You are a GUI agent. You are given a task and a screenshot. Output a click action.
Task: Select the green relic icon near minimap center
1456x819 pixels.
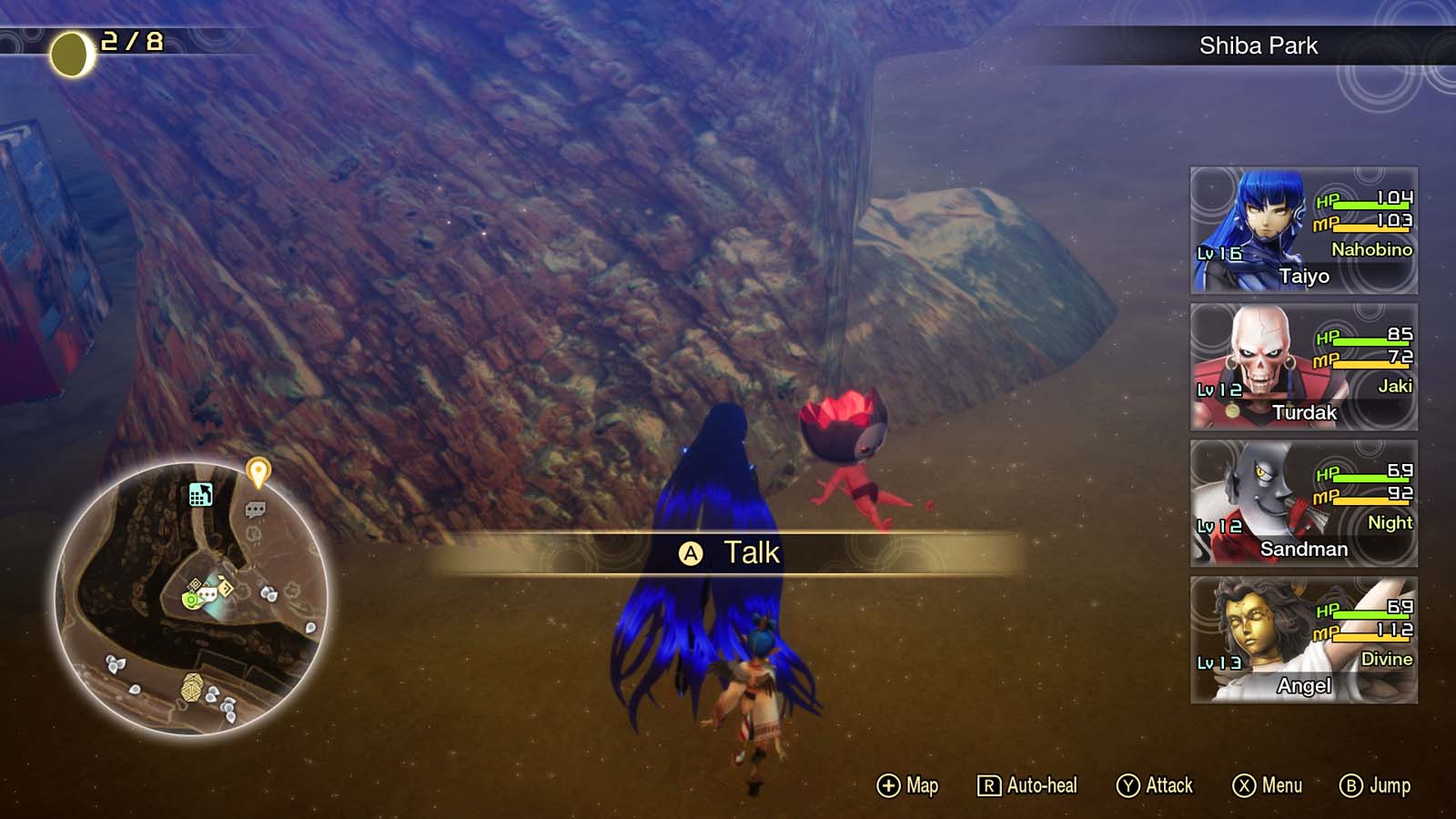click(x=190, y=601)
